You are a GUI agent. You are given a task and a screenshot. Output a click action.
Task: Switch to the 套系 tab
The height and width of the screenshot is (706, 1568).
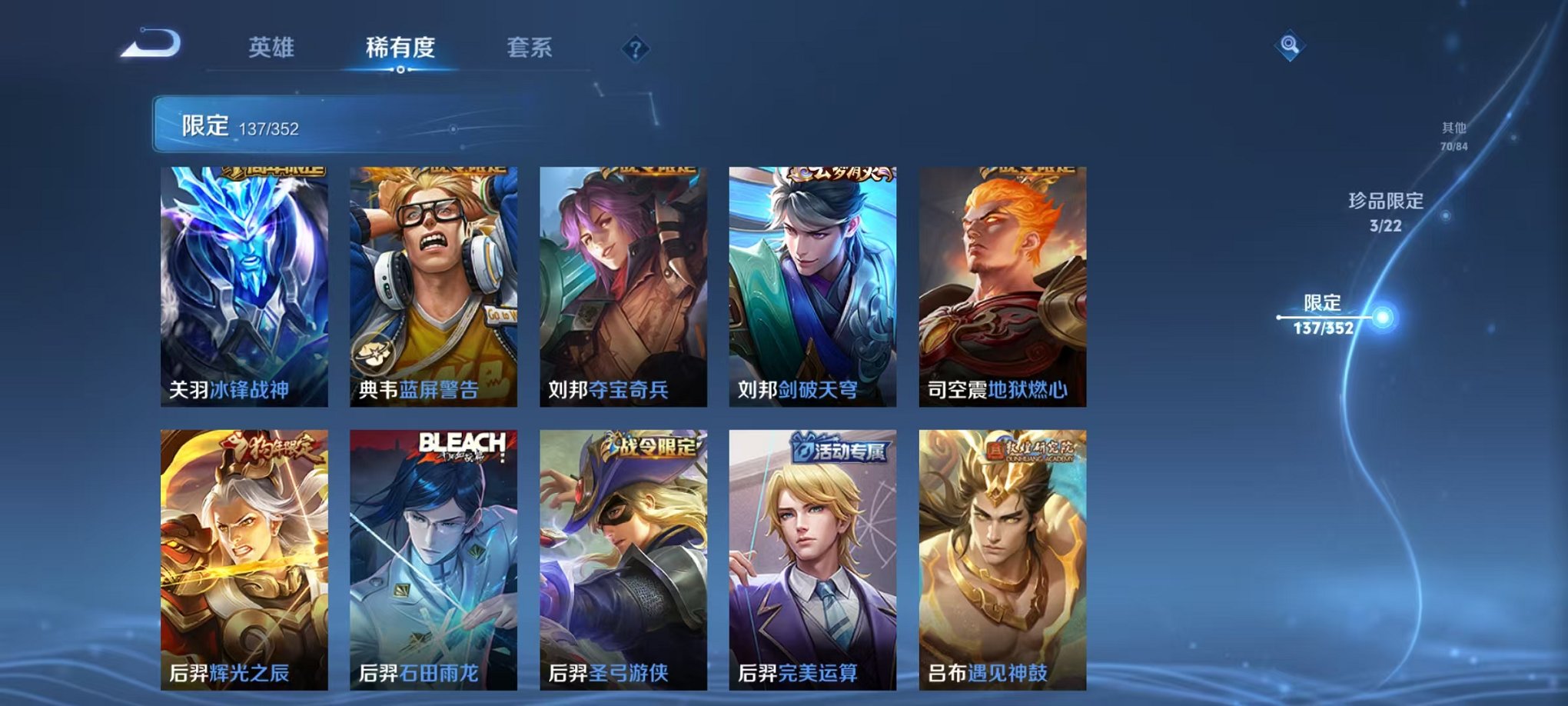pos(530,46)
